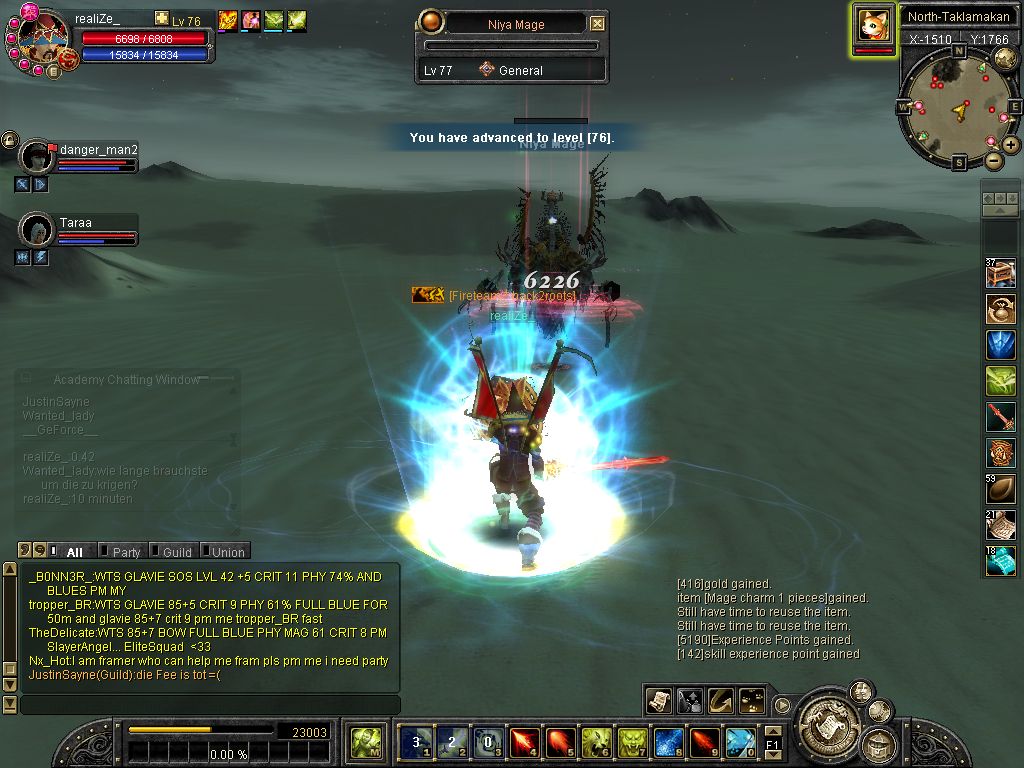Zoom out the minimap with minus button
This screenshot has height=768, width=1024.
pos(993,160)
